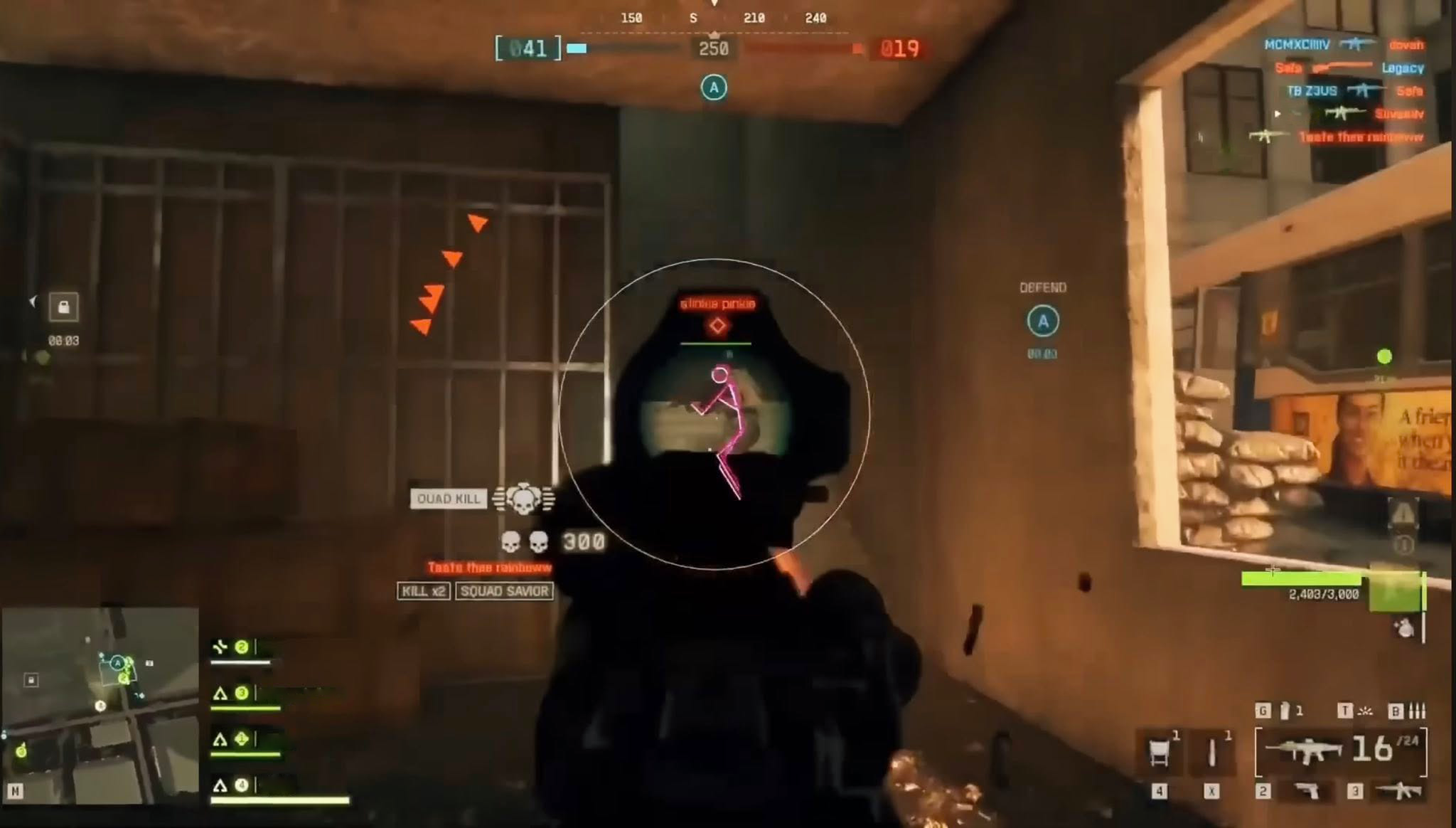
Task: Click the QUAD KILL skull emblem
Action: click(523, 499)
